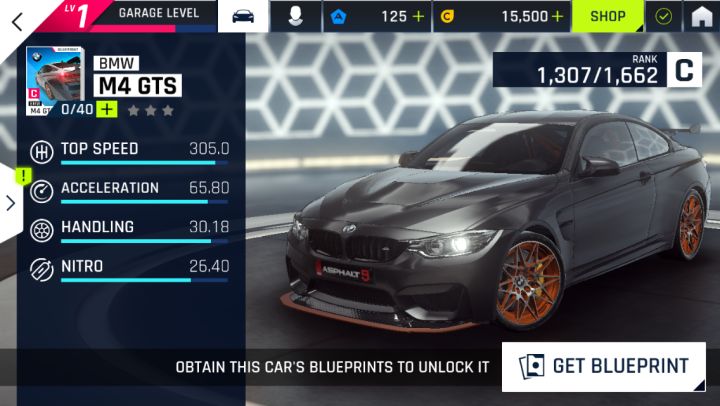The width and height of the screenshot is (720, 406).
Task: Select the Acceleration stat row
Action: (x=130, y=190)
